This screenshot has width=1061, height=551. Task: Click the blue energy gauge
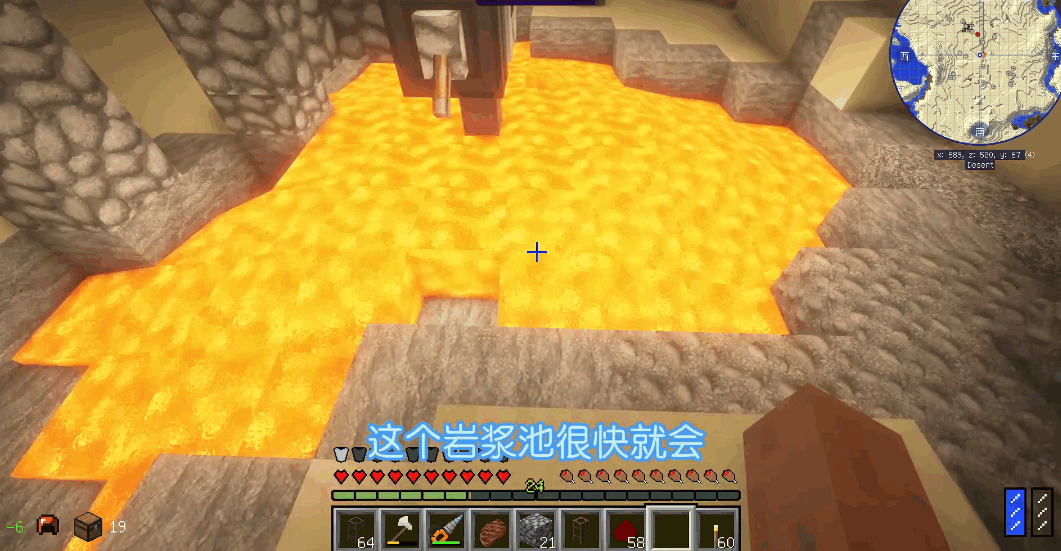1014,510
